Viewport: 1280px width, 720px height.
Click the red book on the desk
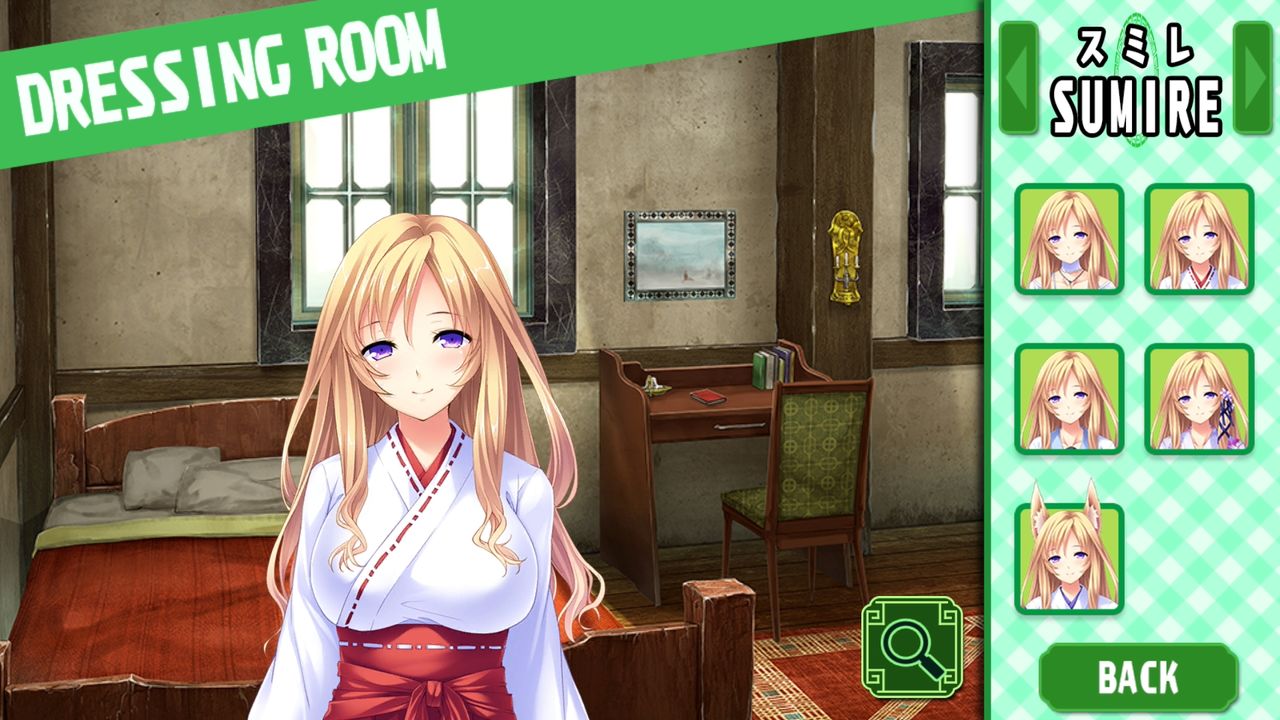[x=706, y=394]
